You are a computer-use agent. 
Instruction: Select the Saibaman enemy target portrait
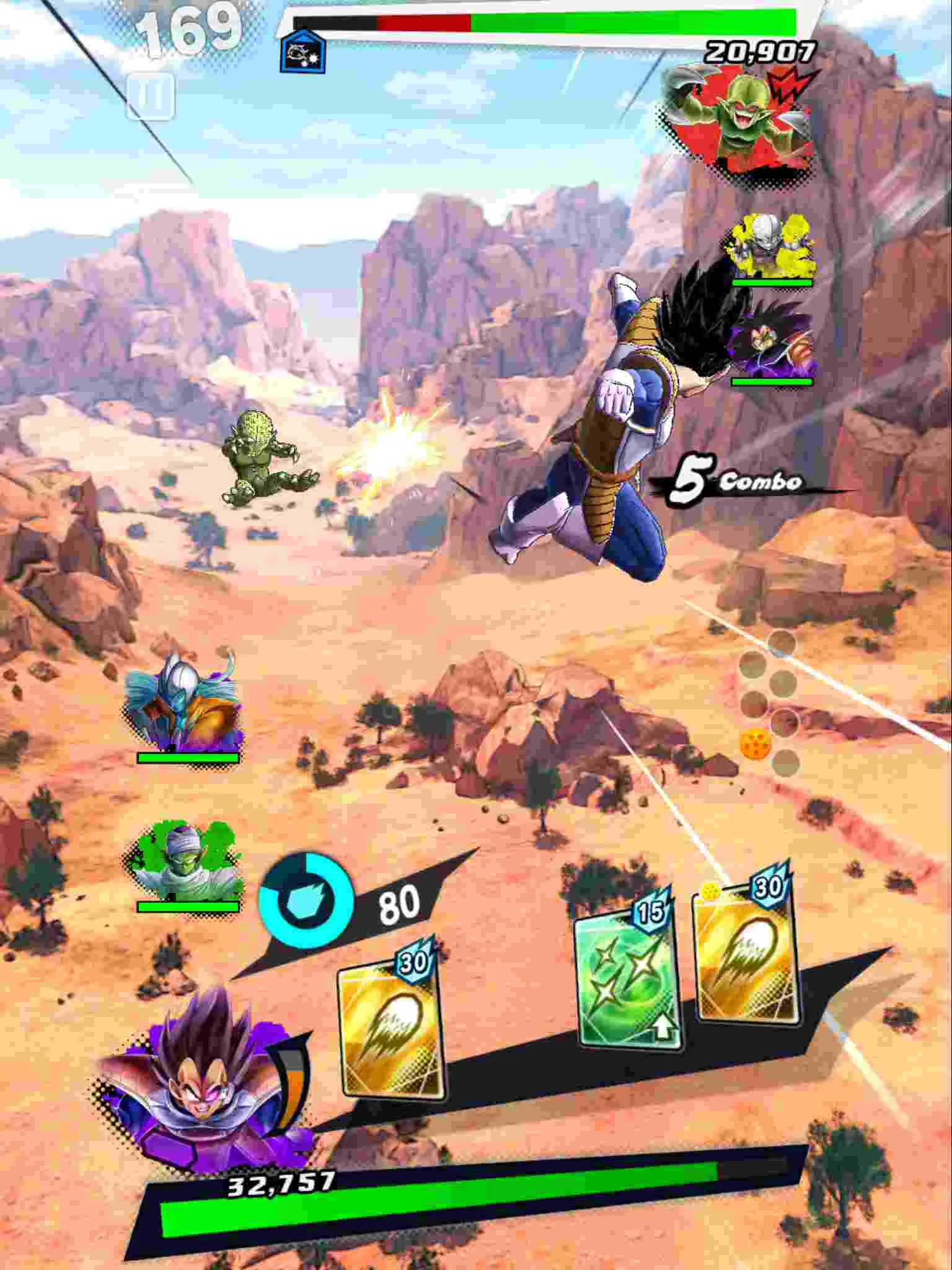738,118
